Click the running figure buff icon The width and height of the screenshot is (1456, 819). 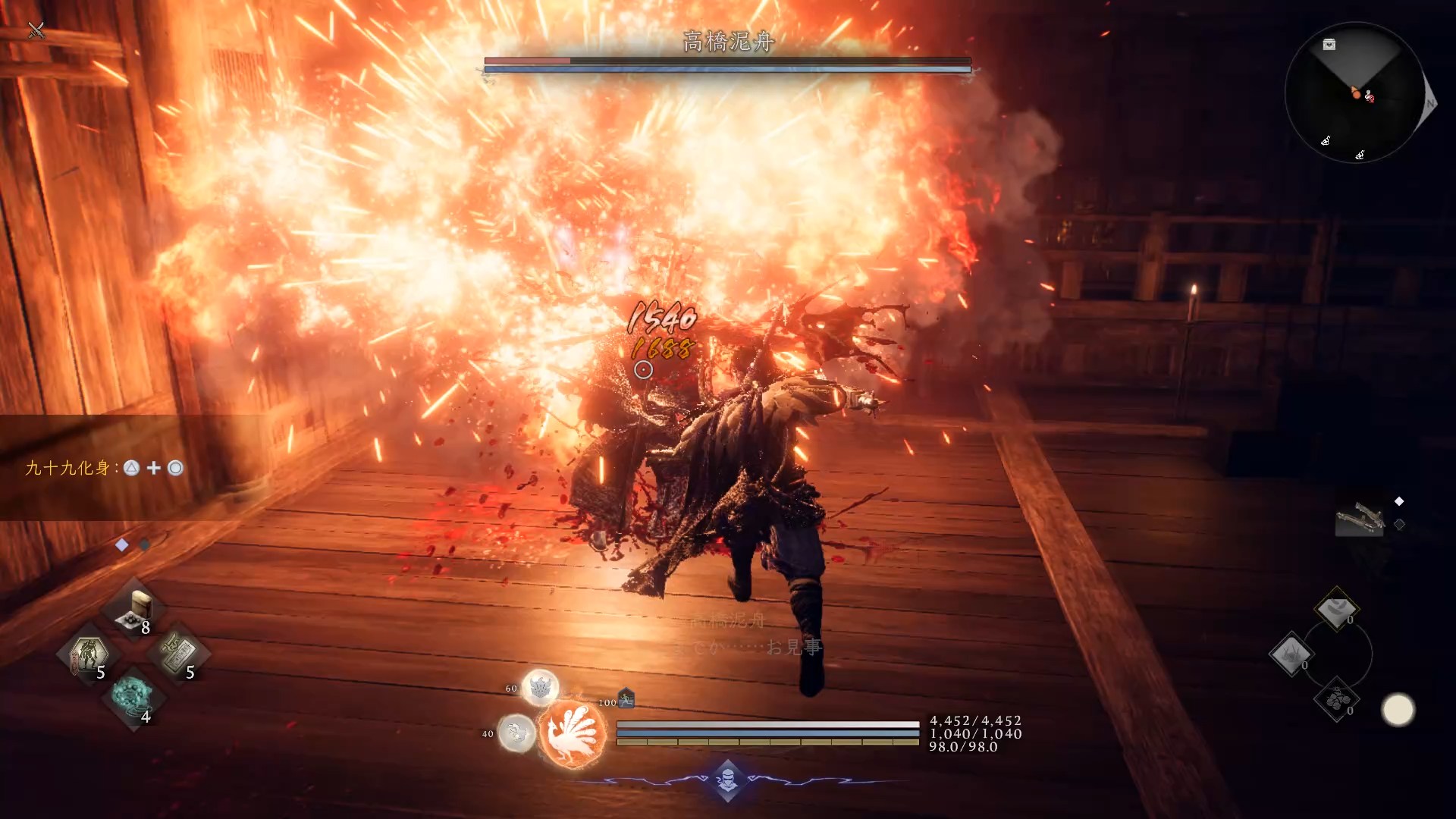click(626, 698)
